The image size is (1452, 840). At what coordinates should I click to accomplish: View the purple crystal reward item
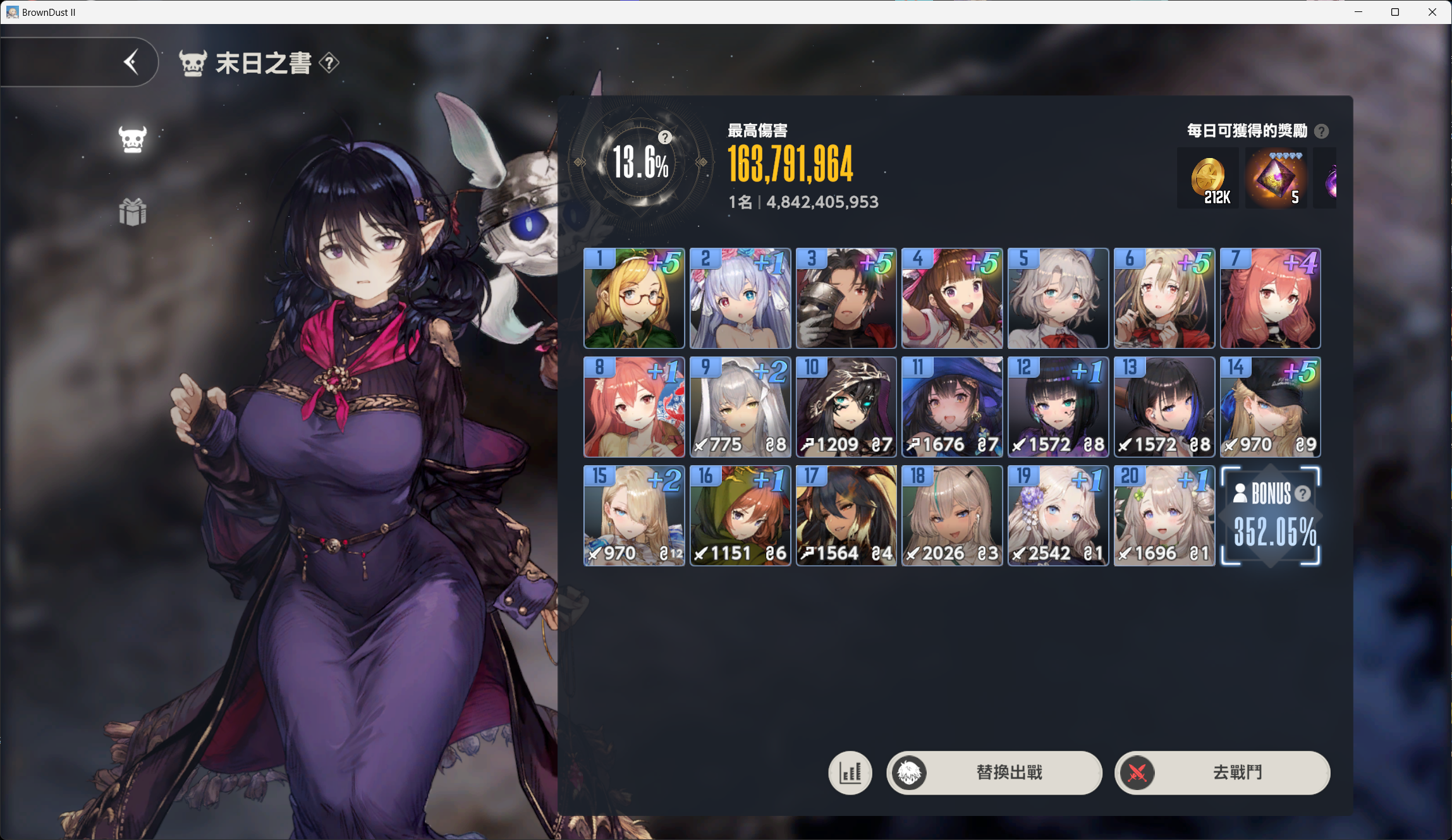tap(1276, 179)
